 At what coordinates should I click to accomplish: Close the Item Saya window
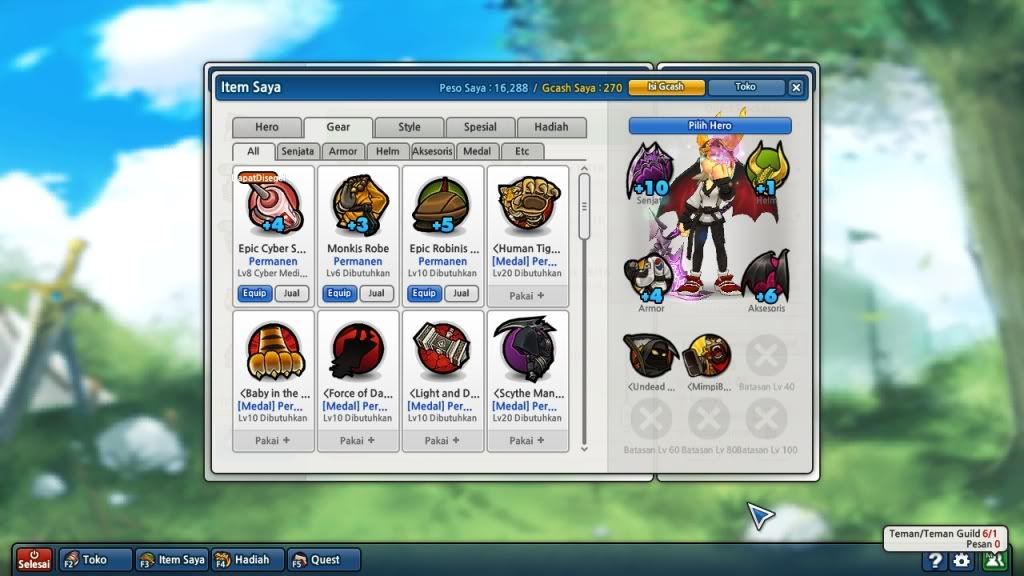click(x=796, y=87)
